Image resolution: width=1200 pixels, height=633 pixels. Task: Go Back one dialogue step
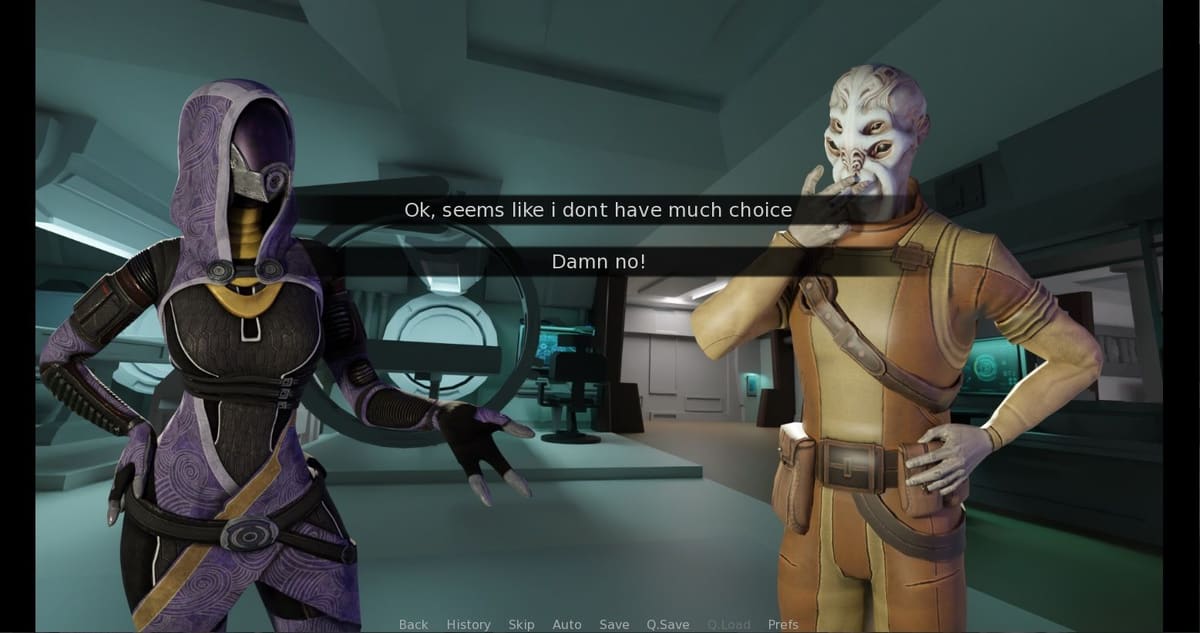click(413, 625)
